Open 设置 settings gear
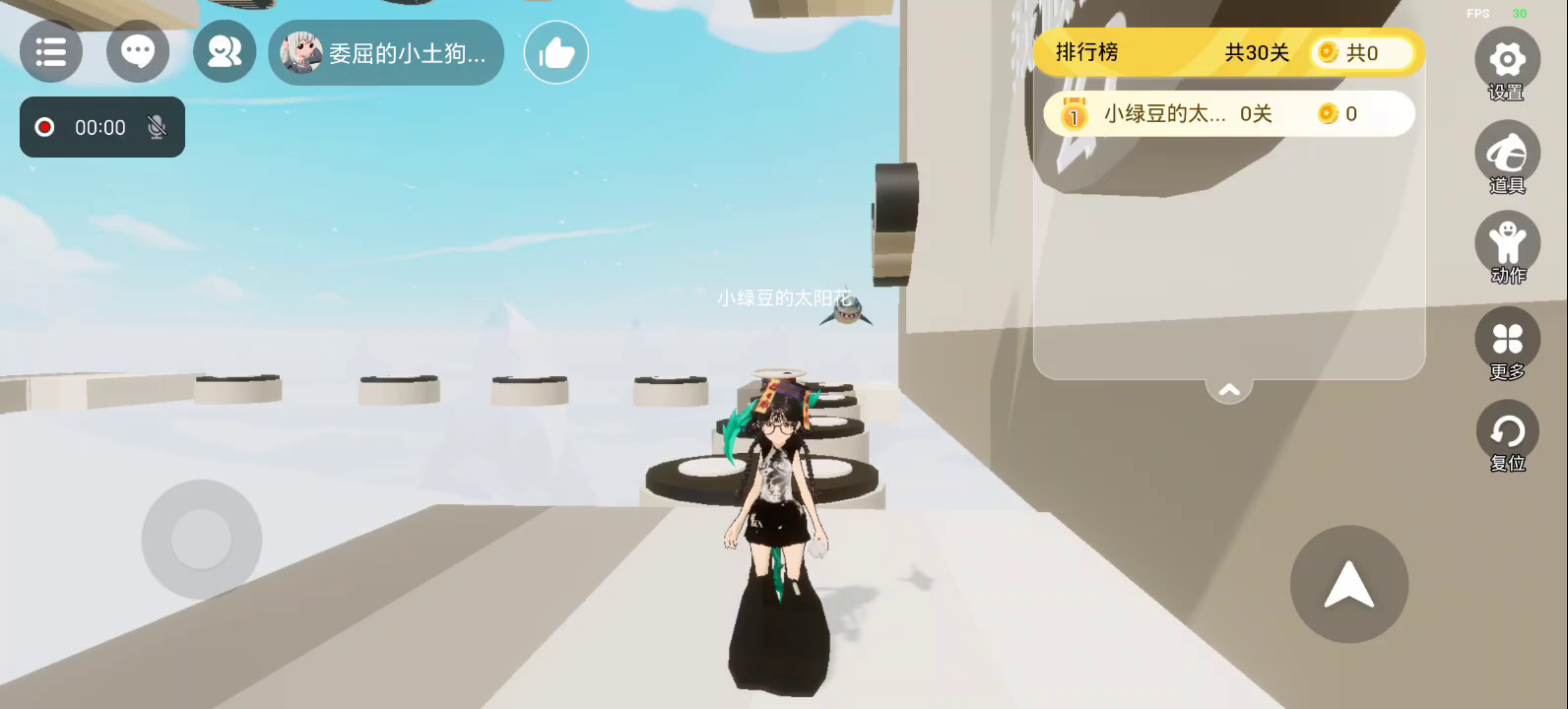The image size is (1568, 709). 1506,61
